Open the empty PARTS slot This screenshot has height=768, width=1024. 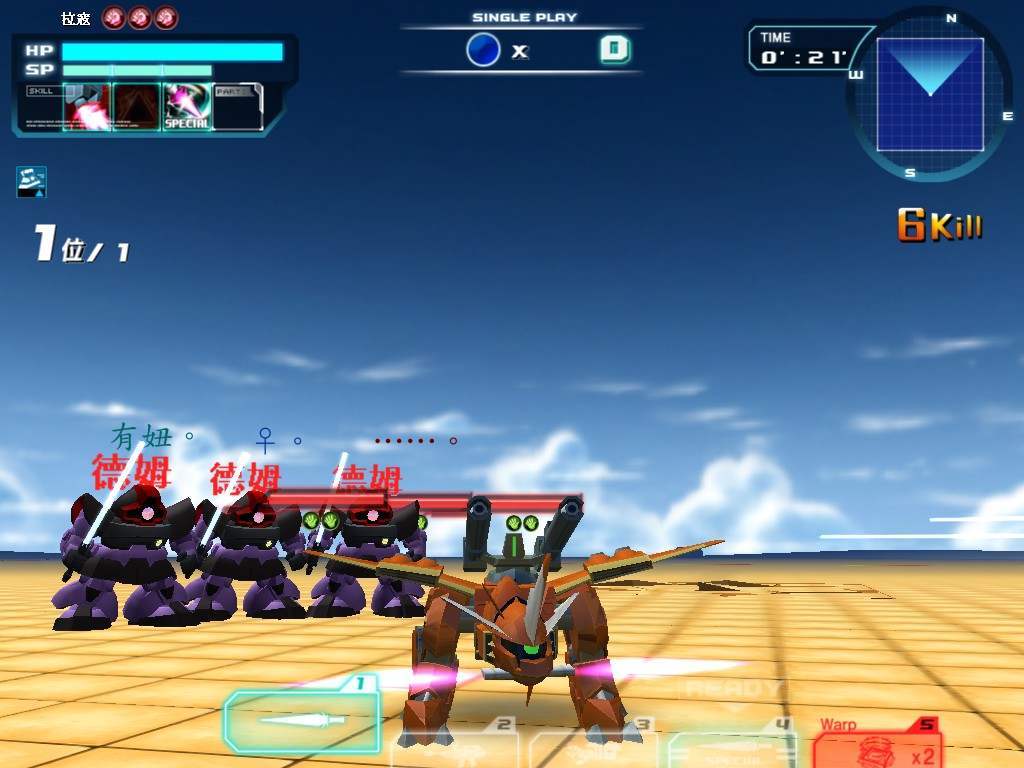[x=238, y=107]
